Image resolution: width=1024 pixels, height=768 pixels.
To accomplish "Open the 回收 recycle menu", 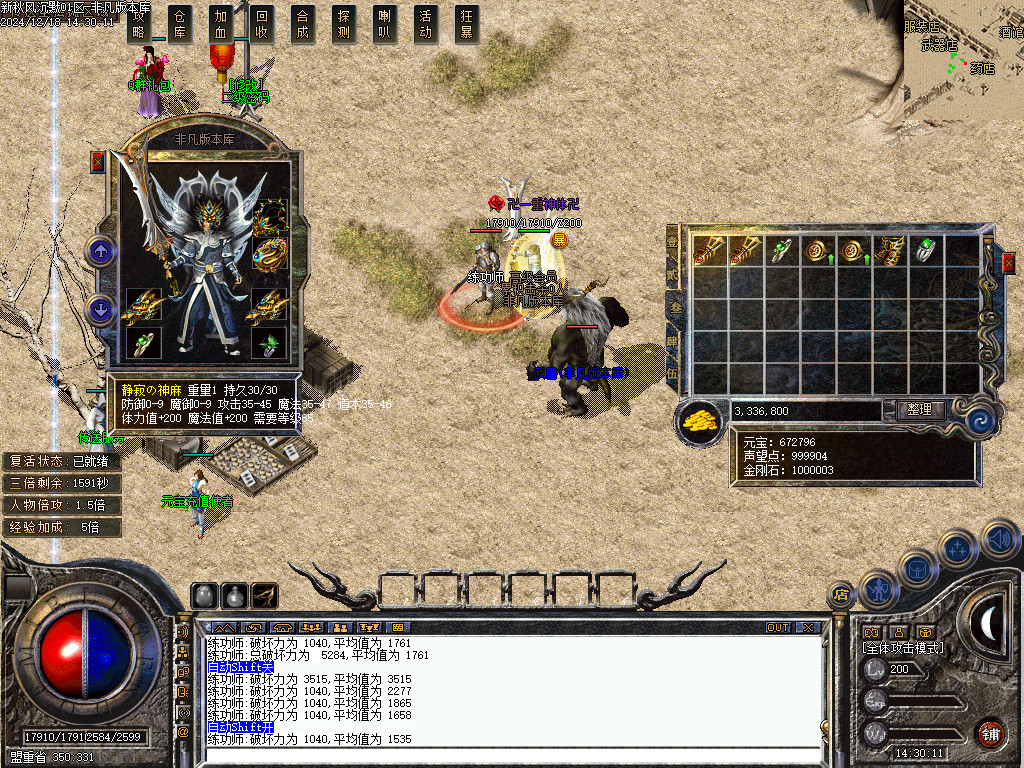I will 262,23.
